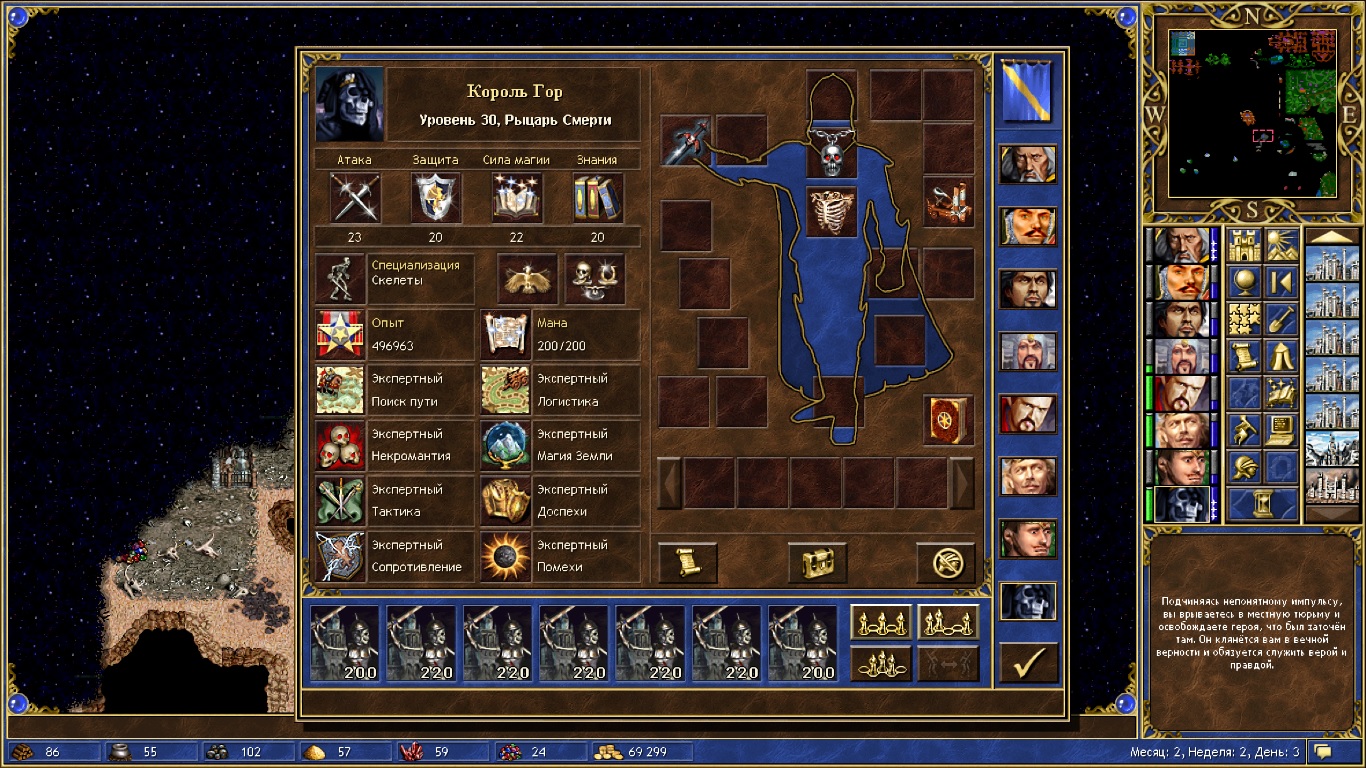Click the Knowledge books icon
1366x768 pixels.
coord(597,197)
